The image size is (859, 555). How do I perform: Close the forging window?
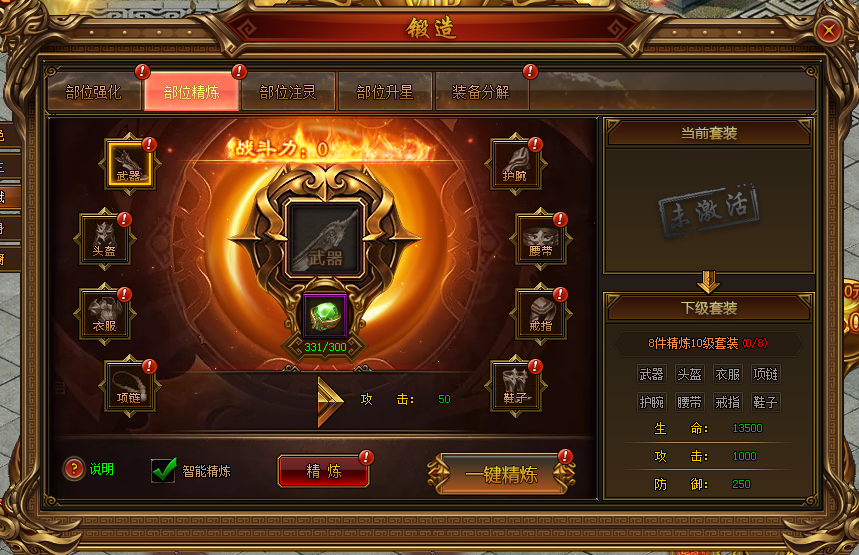click(x=828, y=31)
